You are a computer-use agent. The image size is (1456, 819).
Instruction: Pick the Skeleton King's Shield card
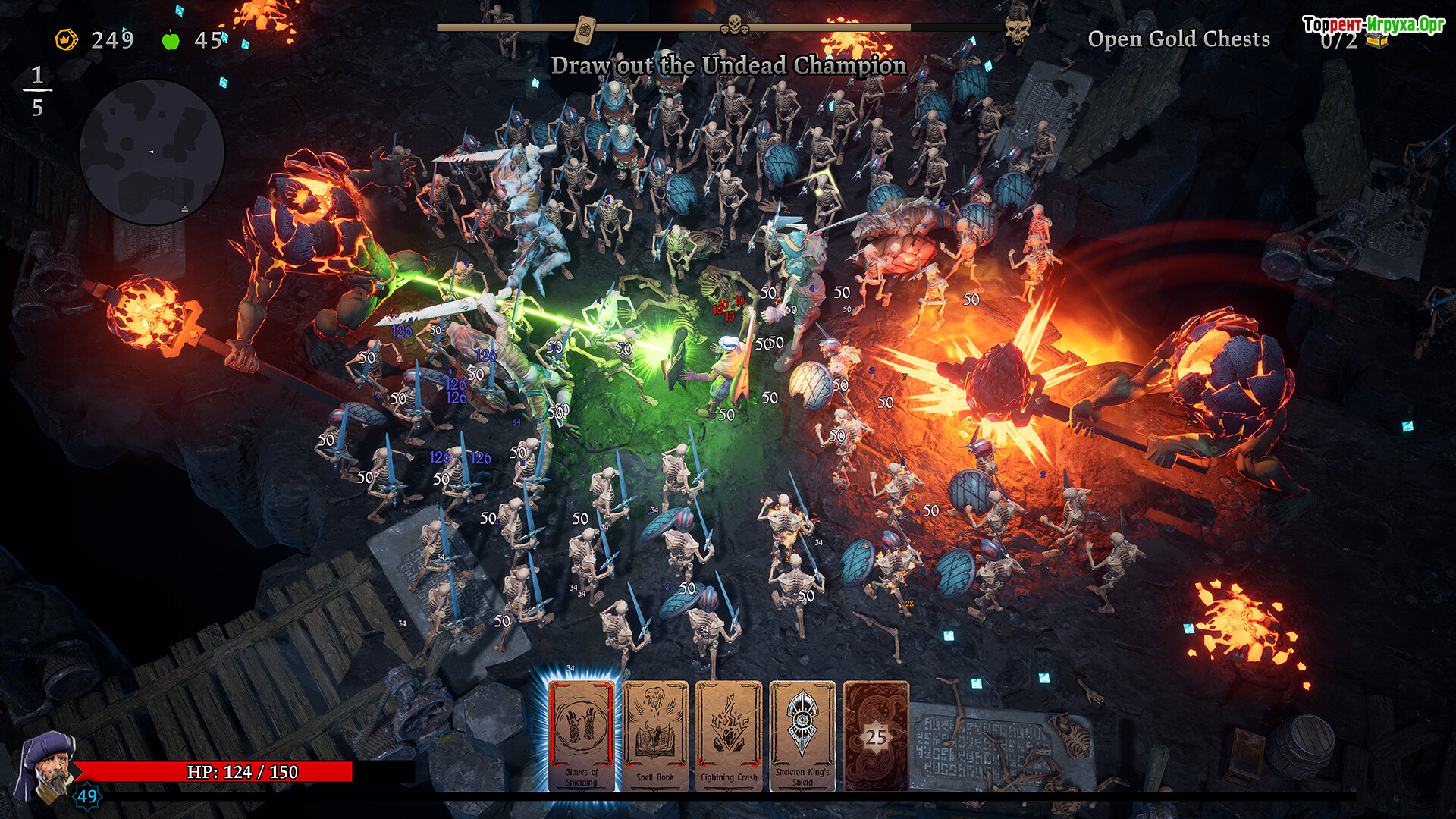pyautogui.click(x=802, y=736)
